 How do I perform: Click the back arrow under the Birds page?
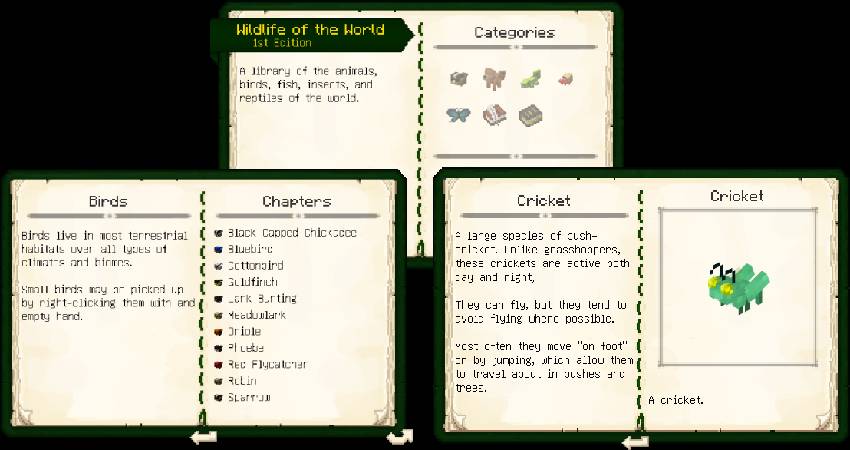[204, 436]
